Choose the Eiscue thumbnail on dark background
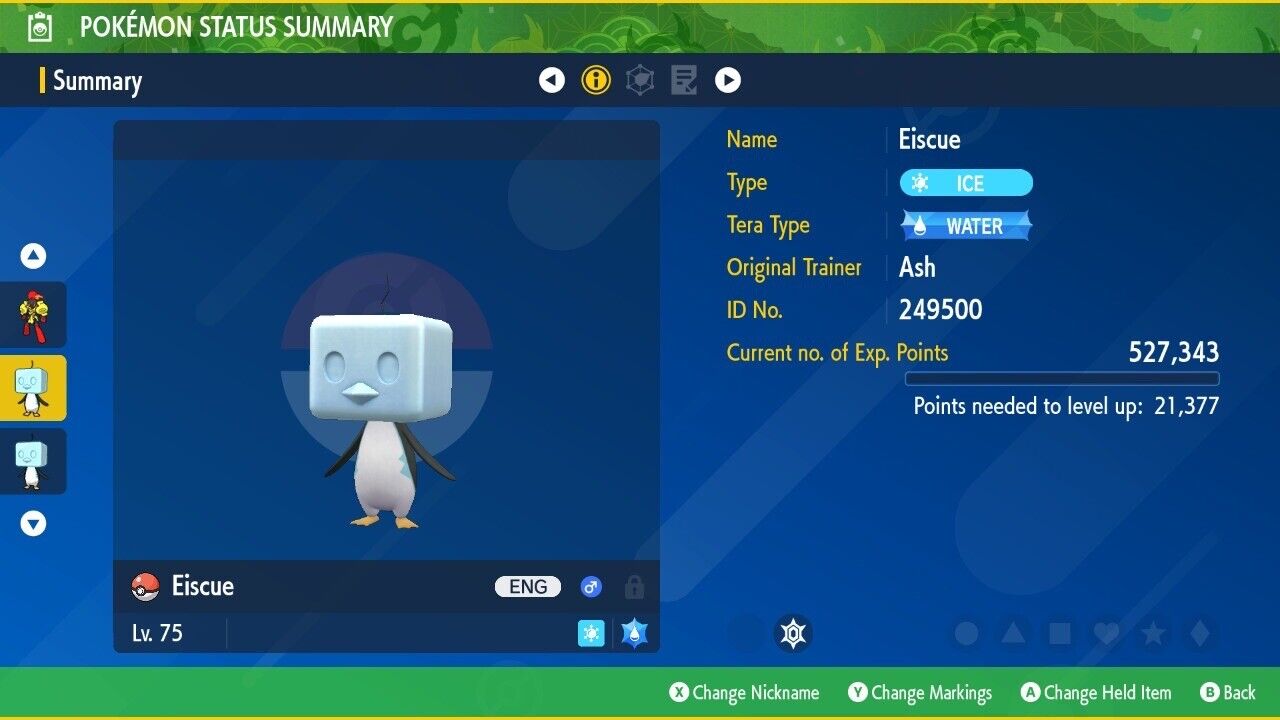This screenshot has width=1280, height=720. [x=33, y=461]
